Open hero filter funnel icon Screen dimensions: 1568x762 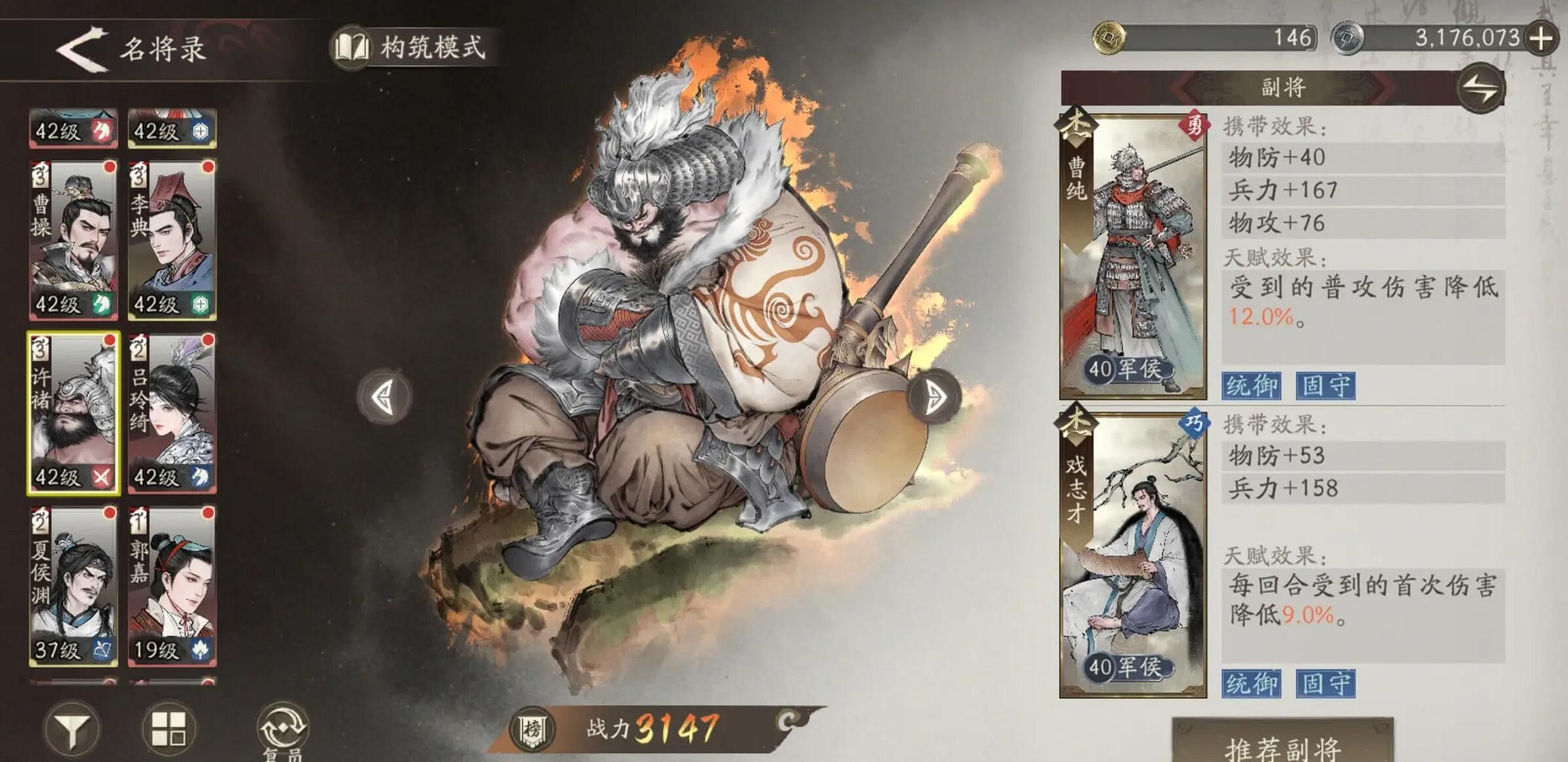click(x=72, y=729)
